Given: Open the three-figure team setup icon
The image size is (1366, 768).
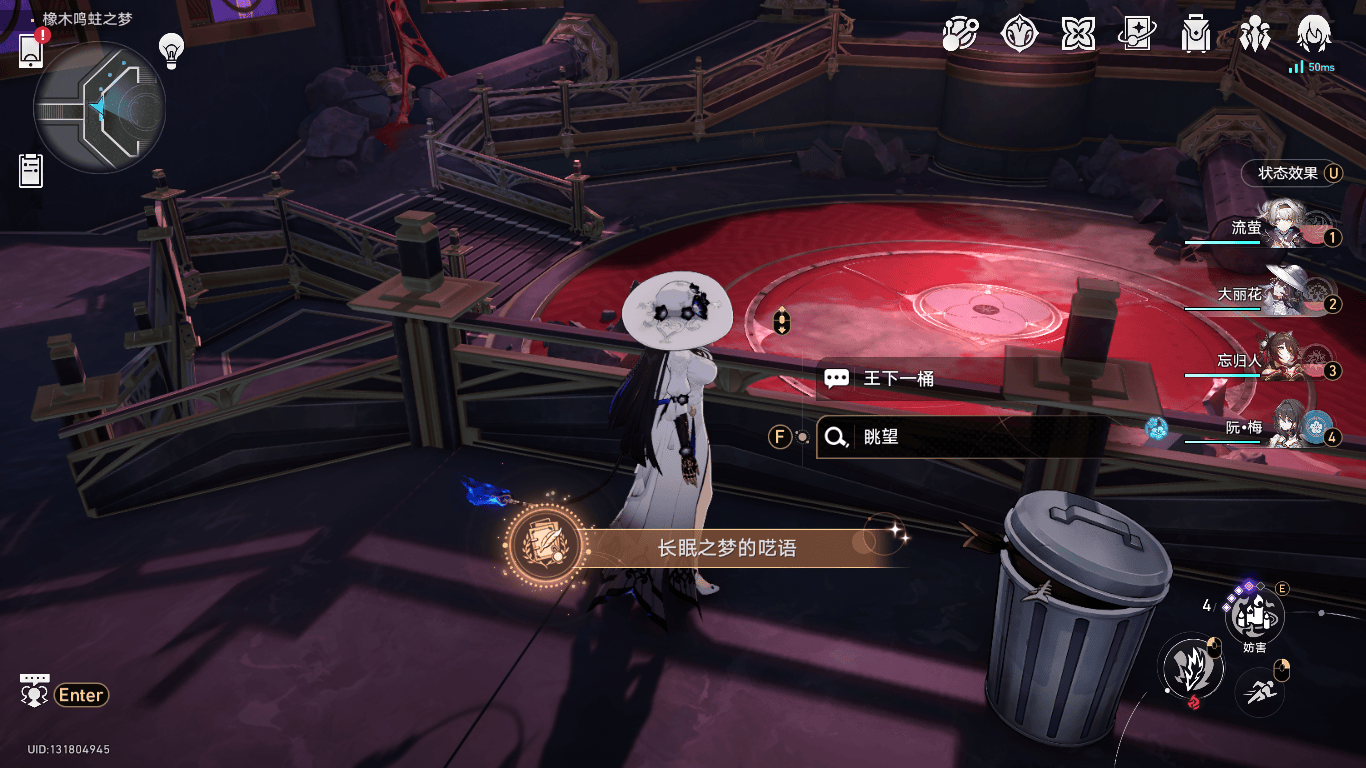Looking at the screenshot, I should [1254, 35].
